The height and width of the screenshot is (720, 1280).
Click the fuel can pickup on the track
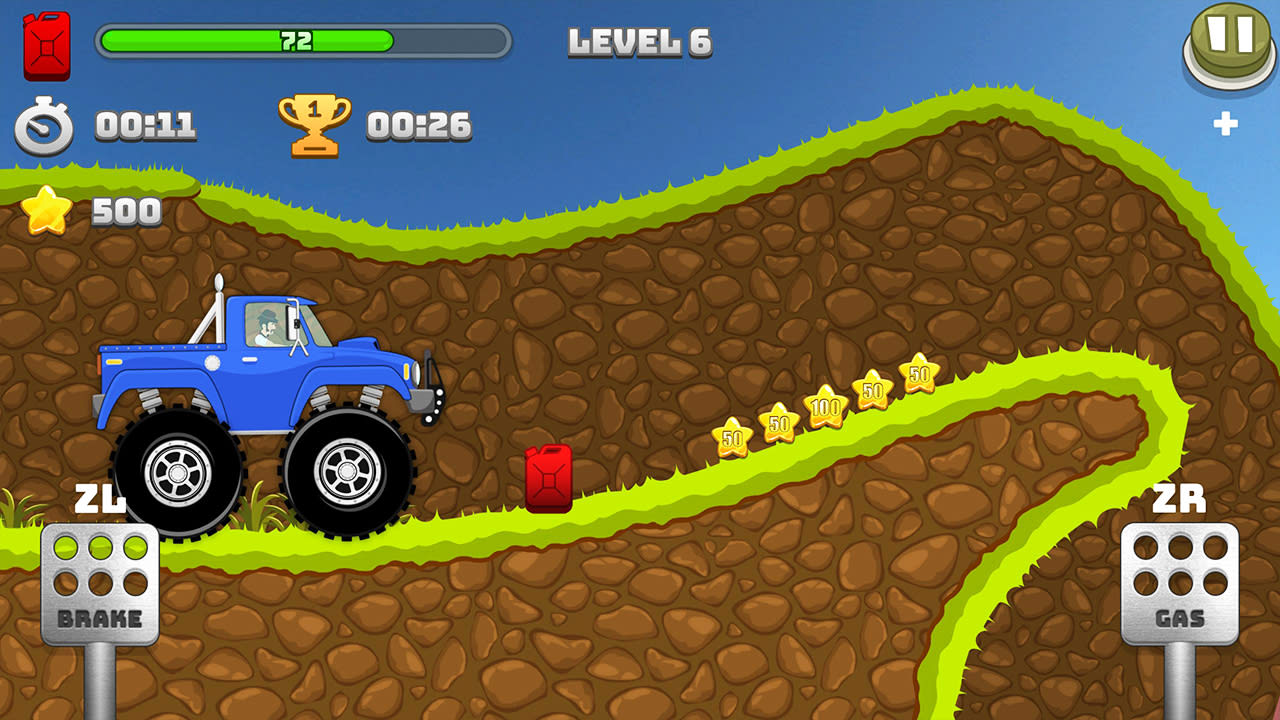(x=545, y=478)
